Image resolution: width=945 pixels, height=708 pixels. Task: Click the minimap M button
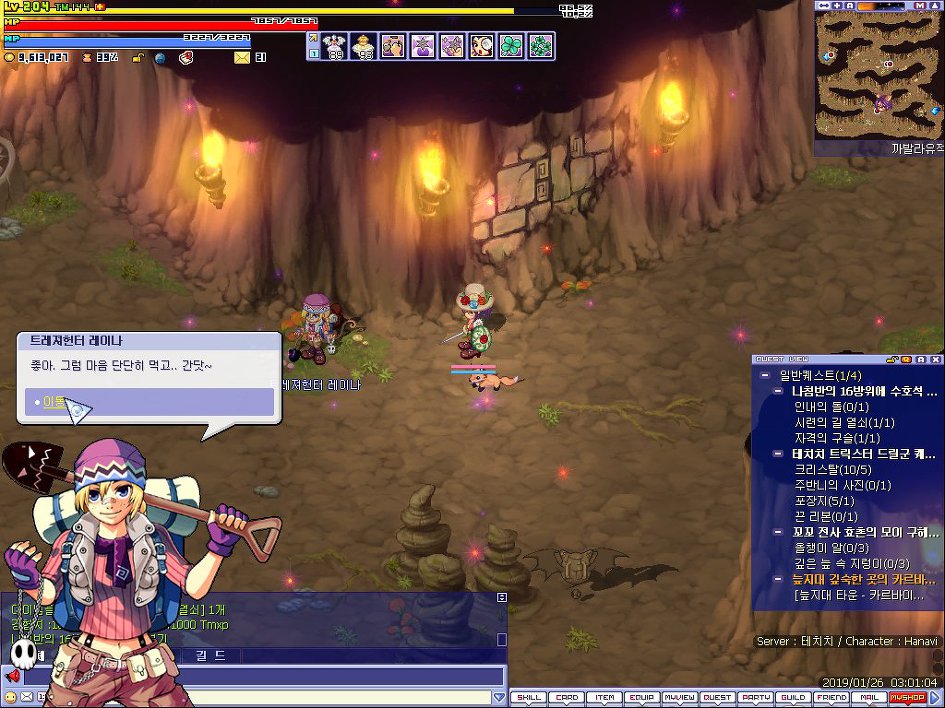(919, 6)
